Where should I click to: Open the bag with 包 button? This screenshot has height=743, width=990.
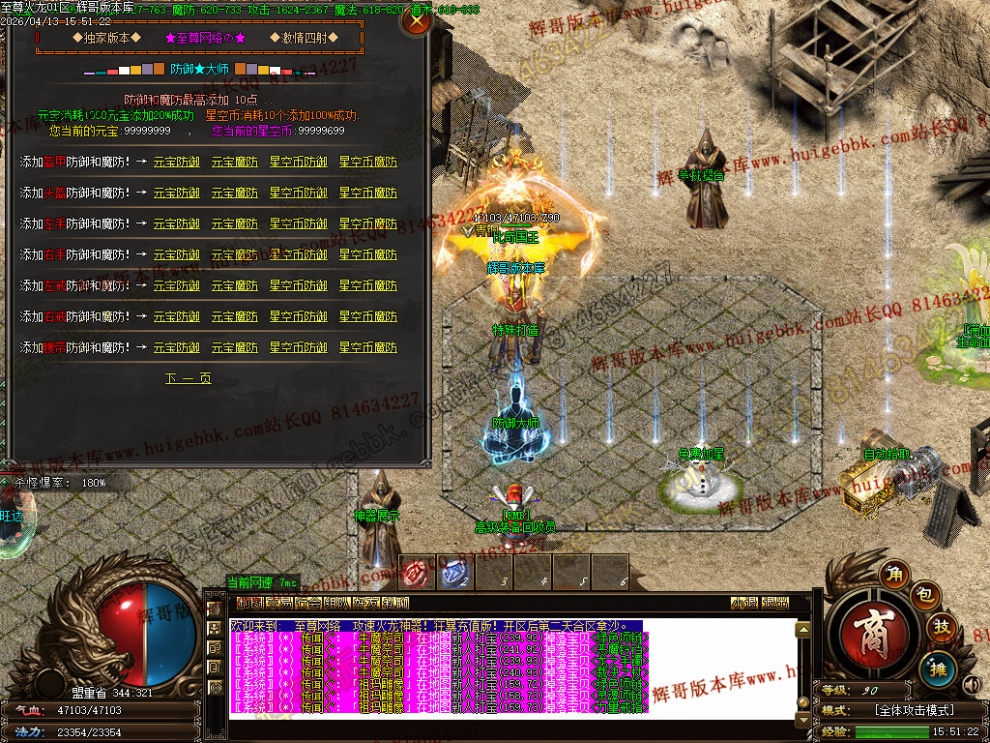(x=925, y=596)
